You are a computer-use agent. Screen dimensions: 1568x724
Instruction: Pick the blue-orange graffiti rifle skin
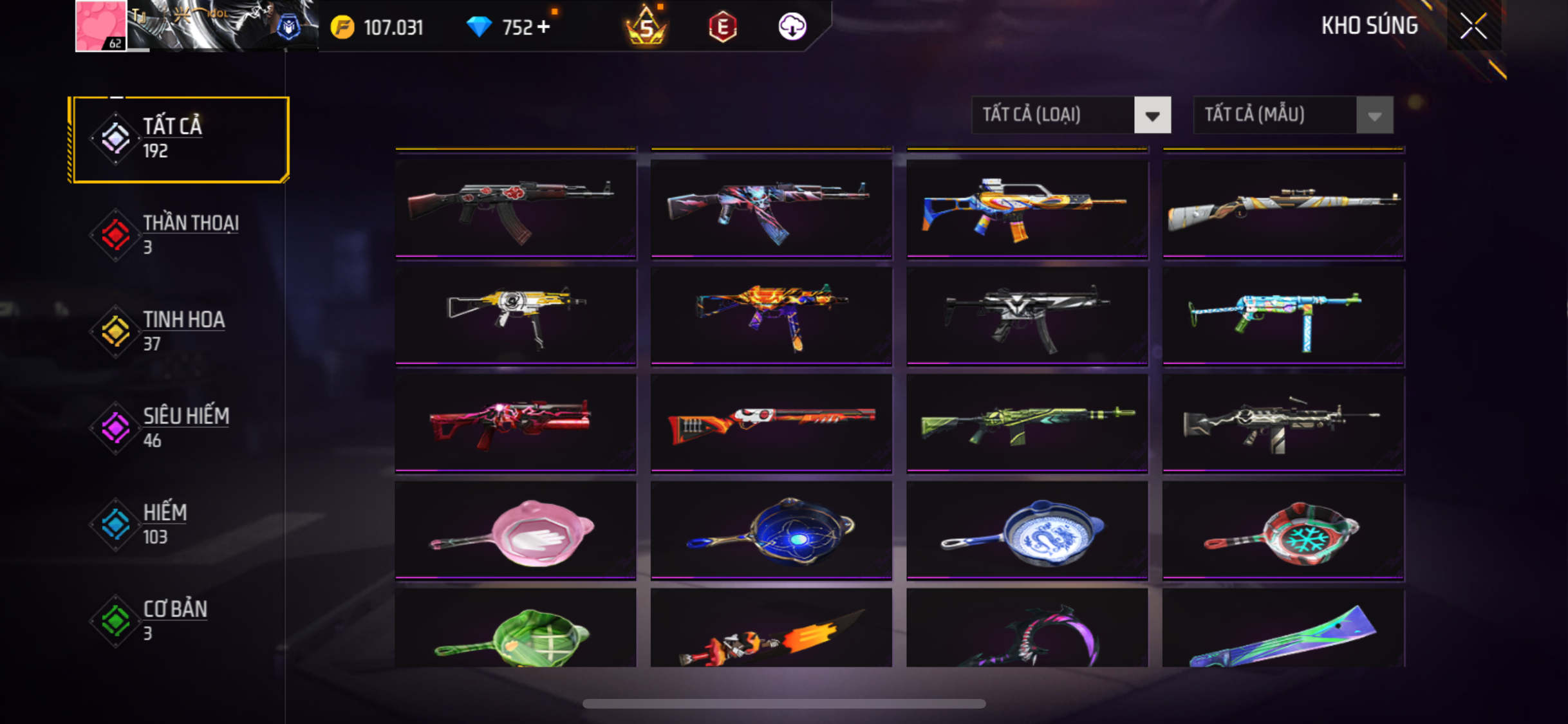coord(1027,207)
